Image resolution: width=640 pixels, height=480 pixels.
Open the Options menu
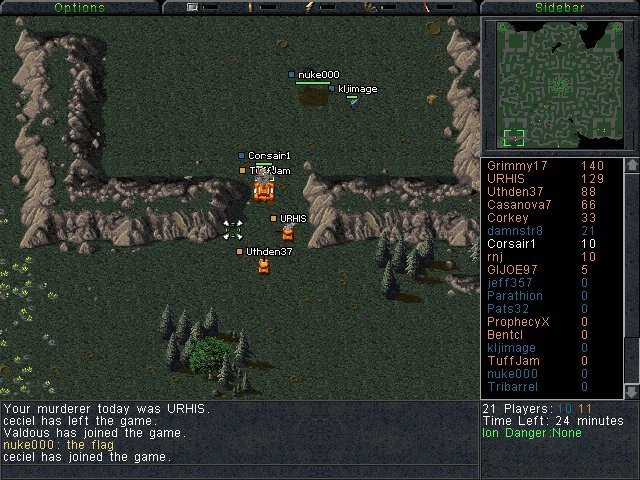click(79, 7)
